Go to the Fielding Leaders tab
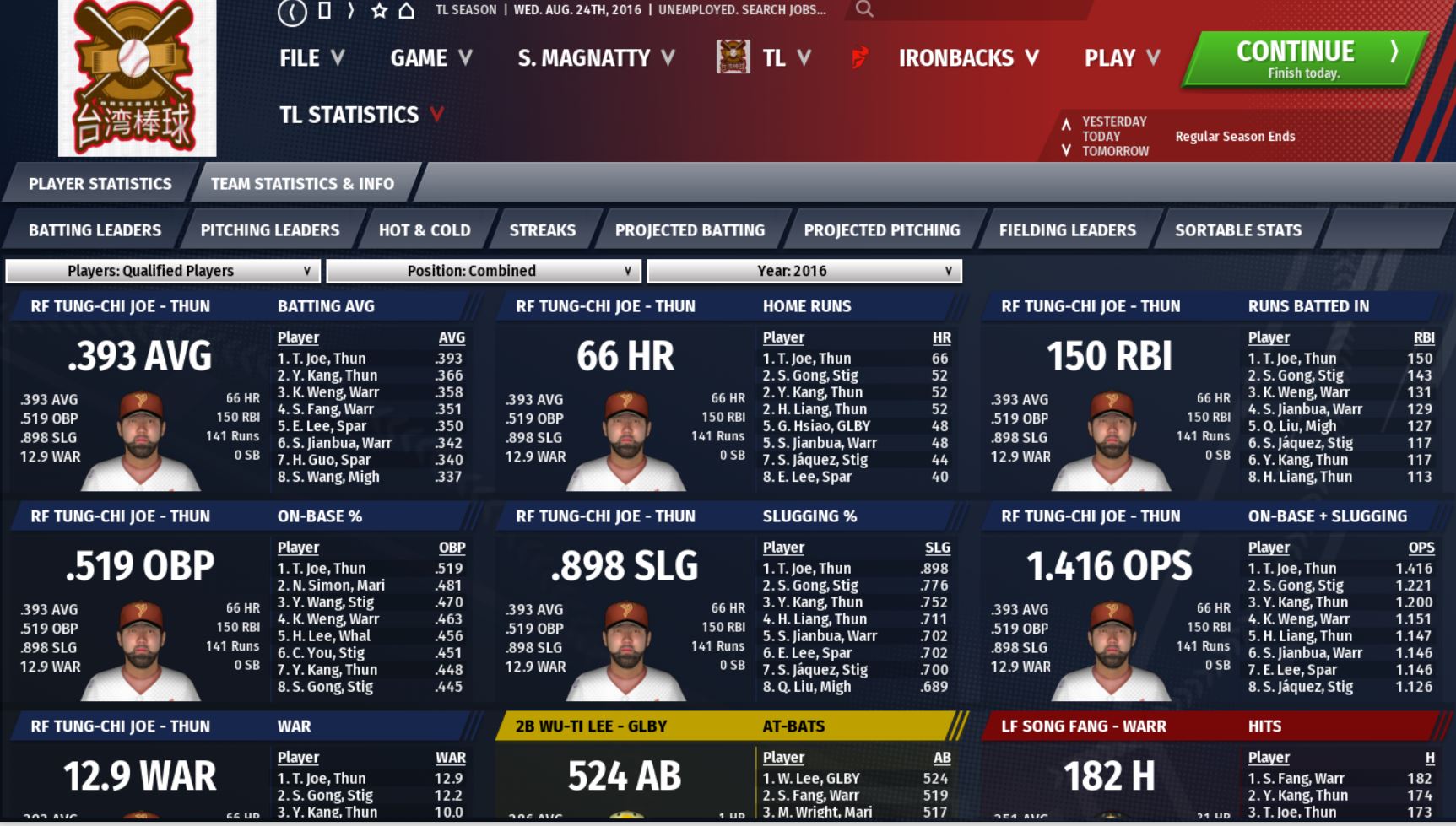 click(x=1067, y=230)
